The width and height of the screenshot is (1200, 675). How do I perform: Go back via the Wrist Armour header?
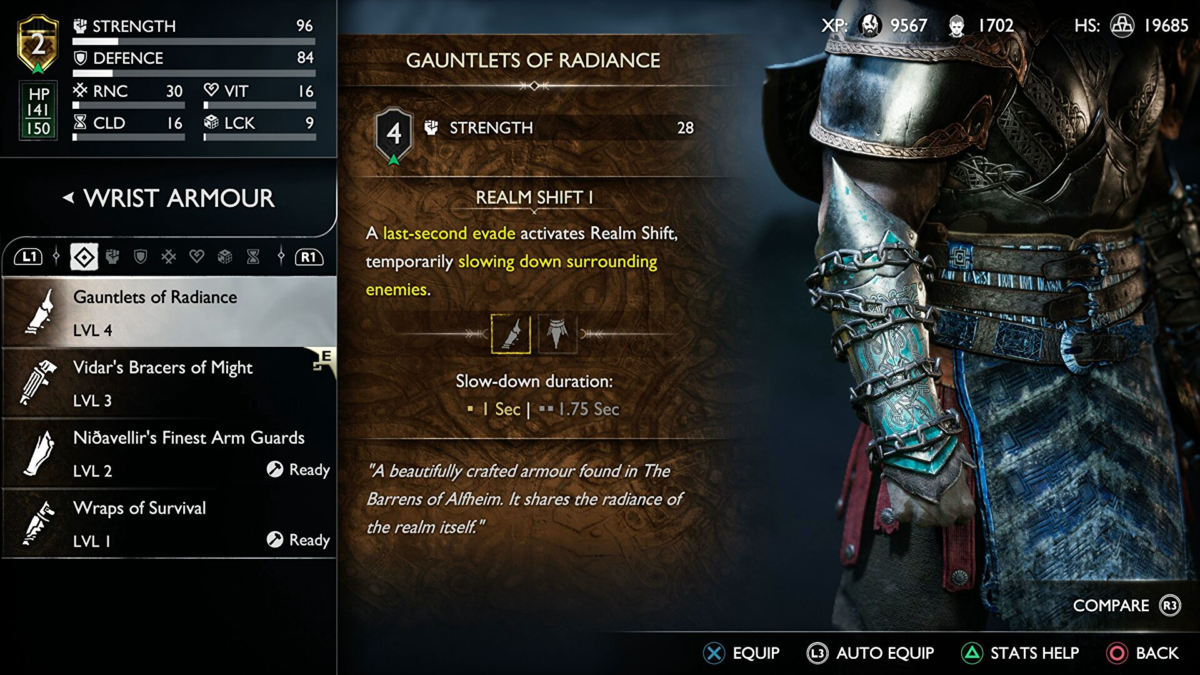click(x=168, y=198)
